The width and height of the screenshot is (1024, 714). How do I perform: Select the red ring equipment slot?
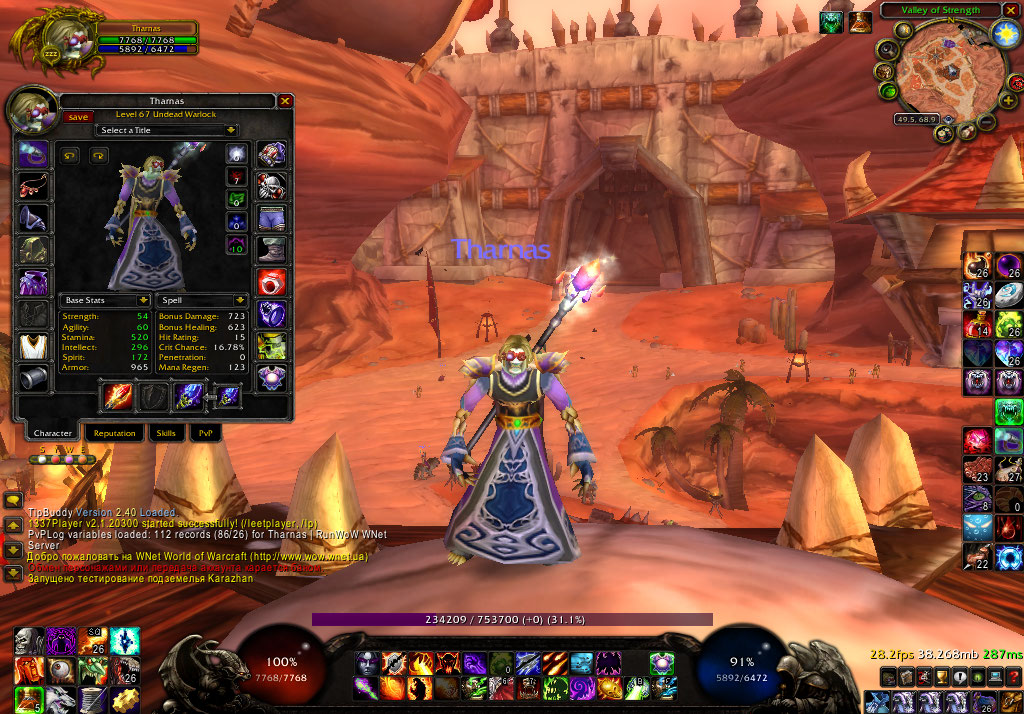coord(272,282)
